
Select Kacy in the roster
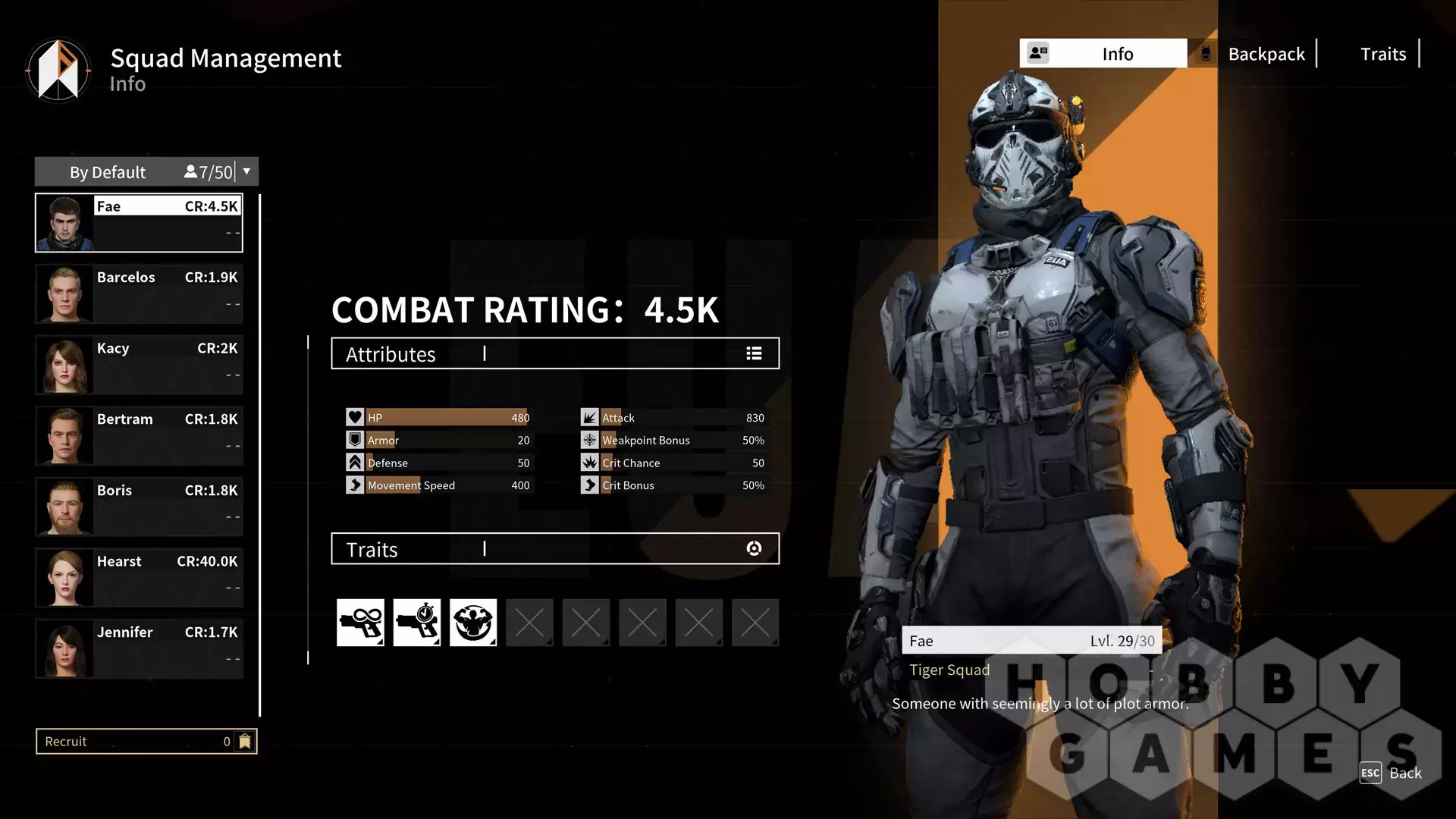click(x=139, y=365)
